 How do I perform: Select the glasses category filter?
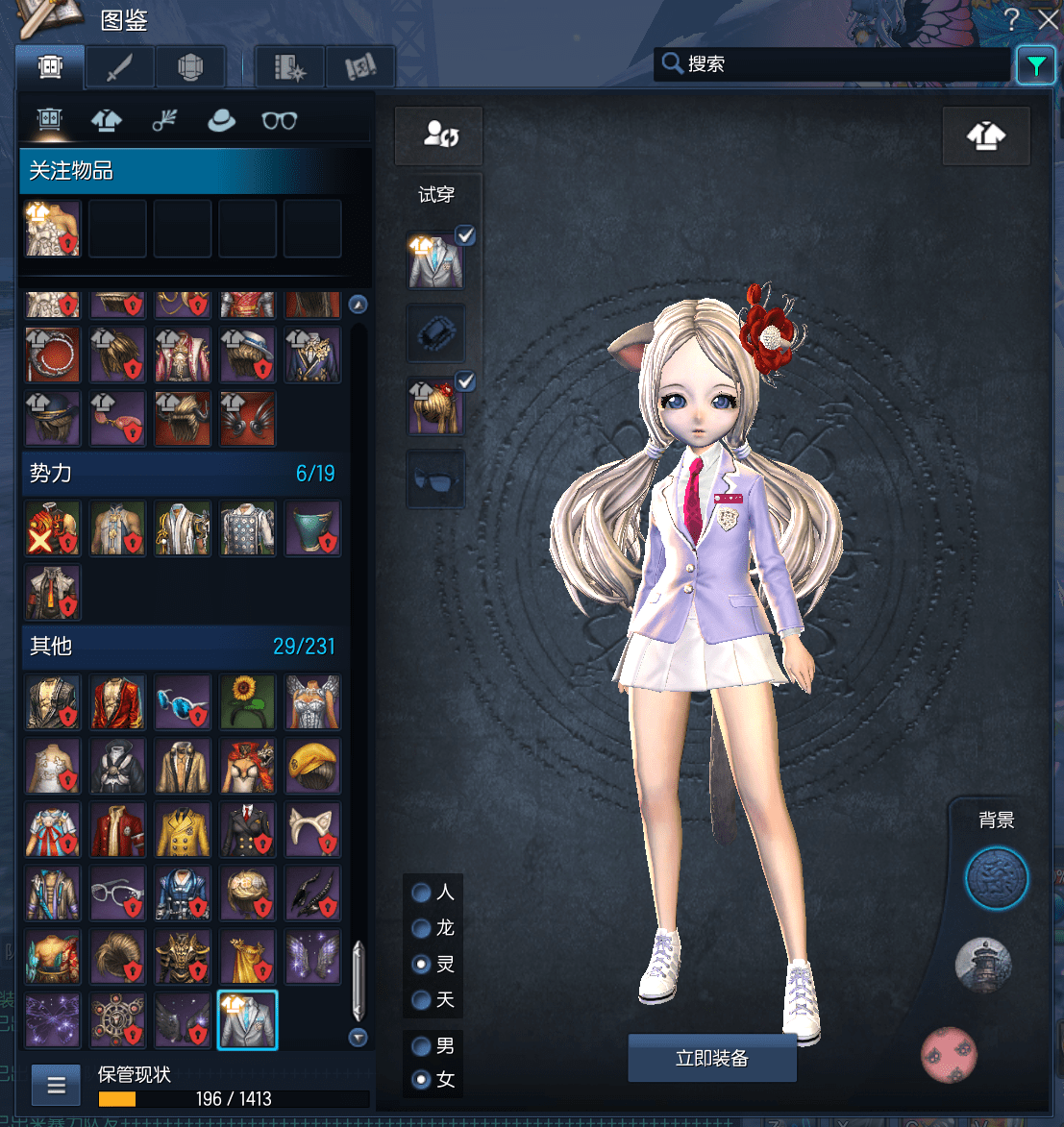tap(279, 120)
